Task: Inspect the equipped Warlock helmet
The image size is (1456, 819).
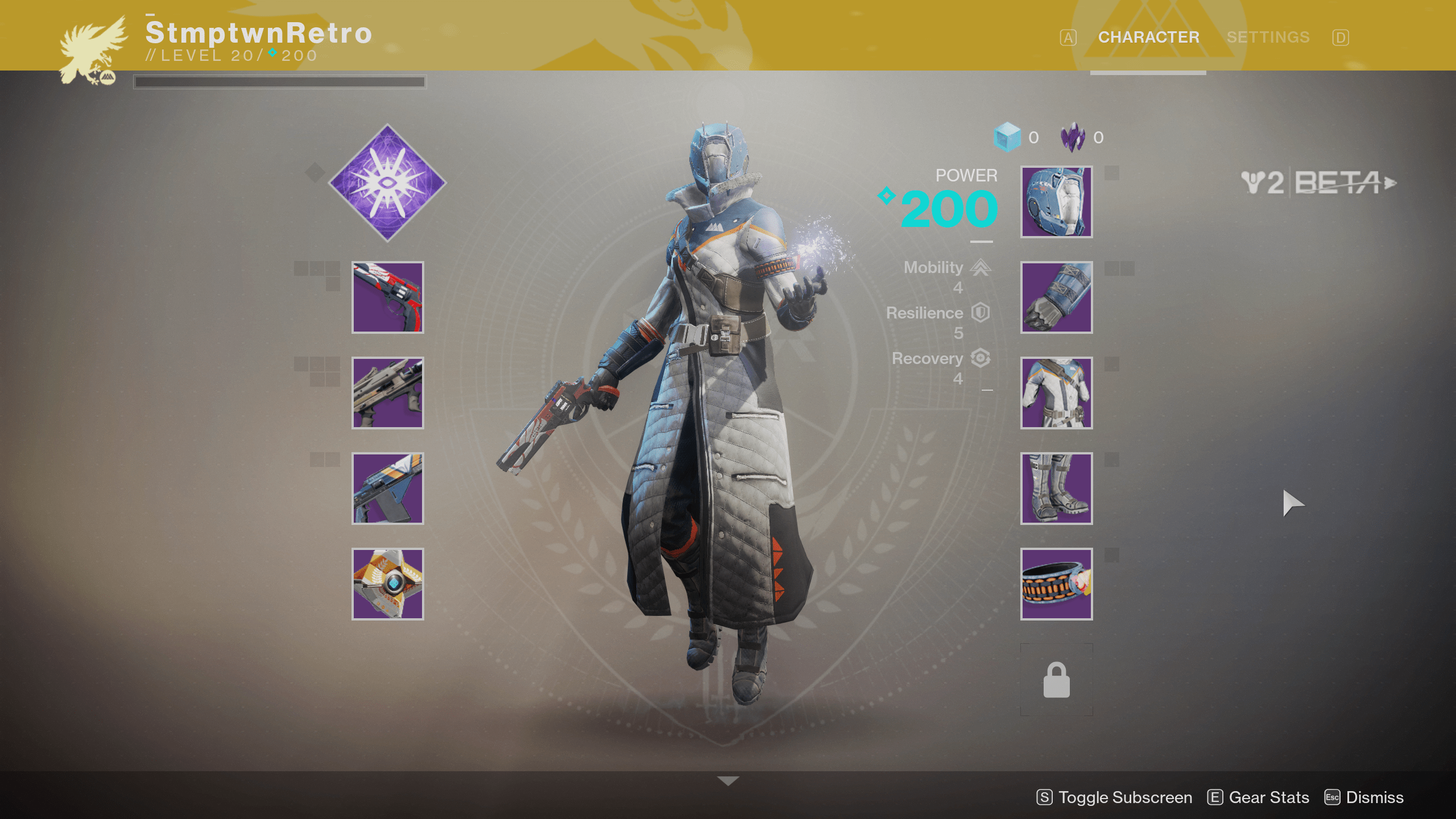Action: pyautogui.click(x=1056, y=202)
